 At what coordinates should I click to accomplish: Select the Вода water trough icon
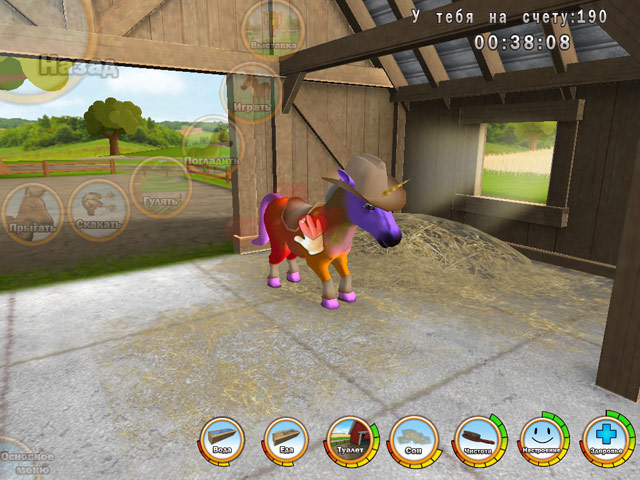point(222,440)
